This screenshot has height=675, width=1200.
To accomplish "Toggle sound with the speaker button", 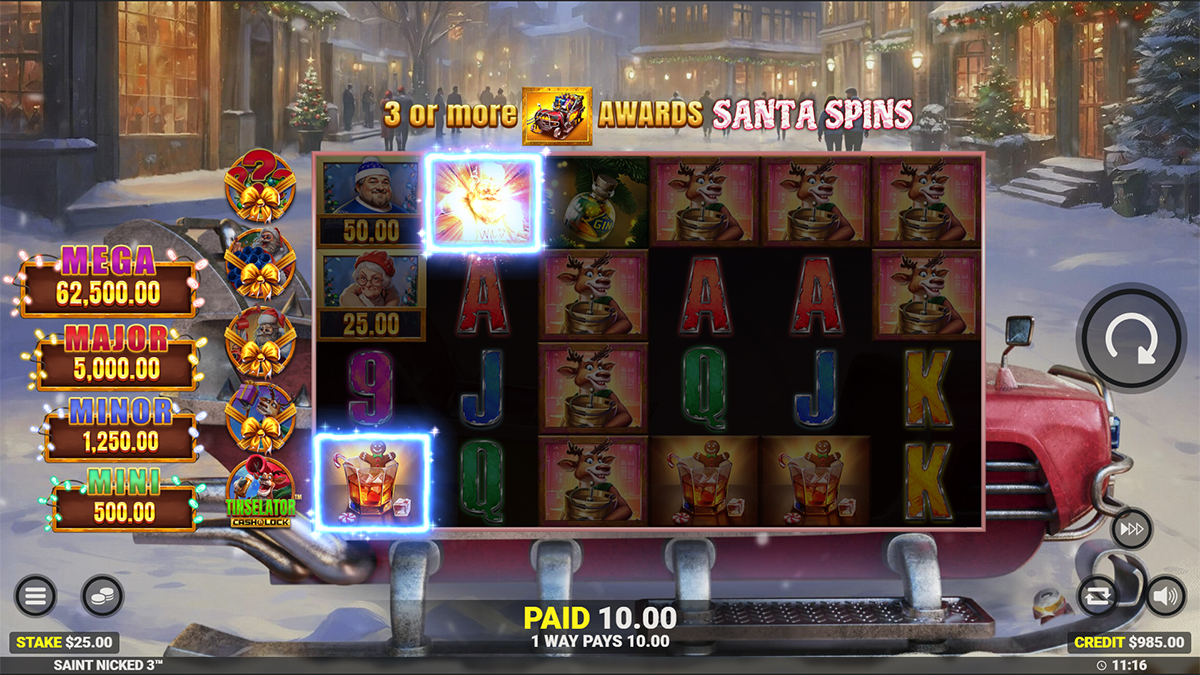I will (x=1164, y=595).
